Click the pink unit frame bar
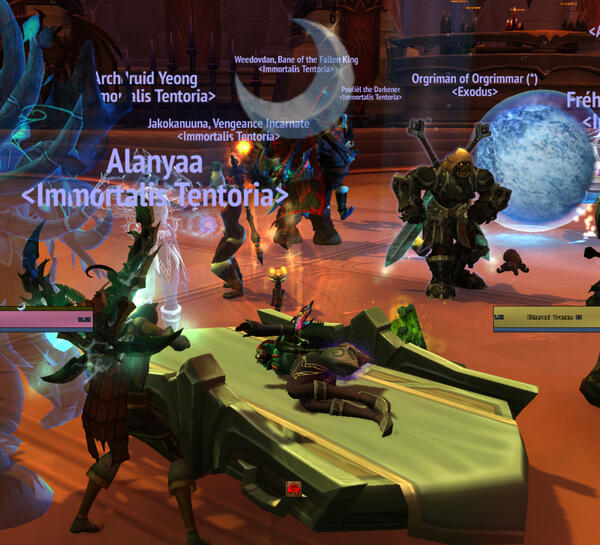 click(x=46, y=320)
